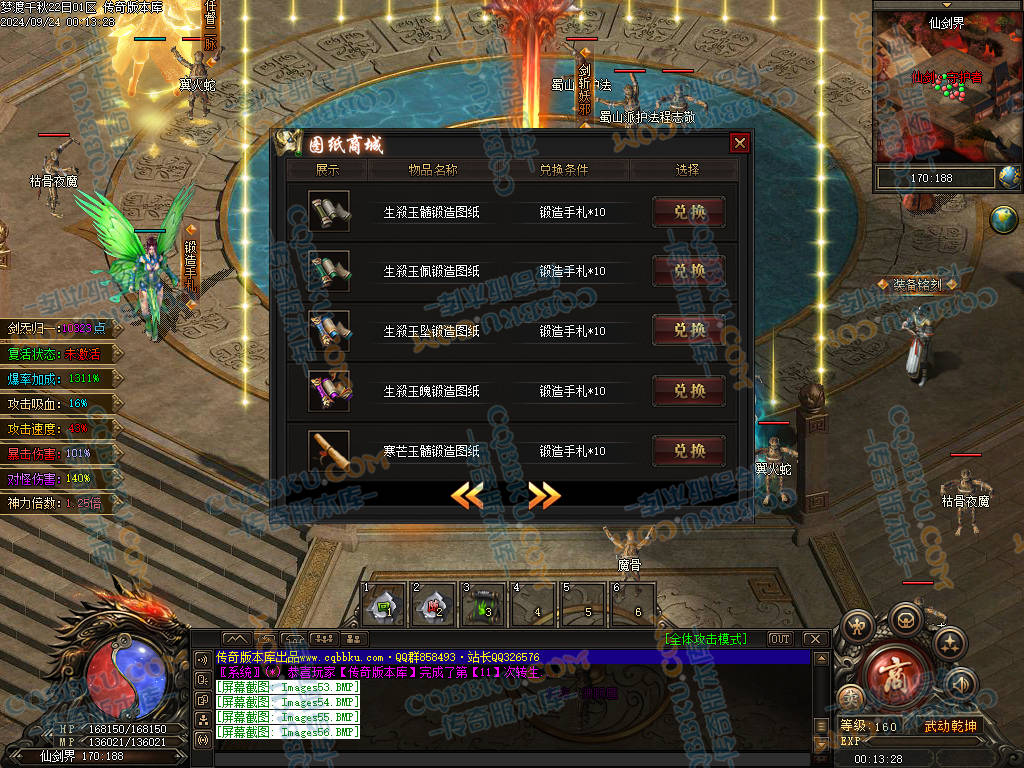Exchange for 生殺玉佩锻造图纸
The width and height of the screenshot is (1024, 768).
point(689,271)
